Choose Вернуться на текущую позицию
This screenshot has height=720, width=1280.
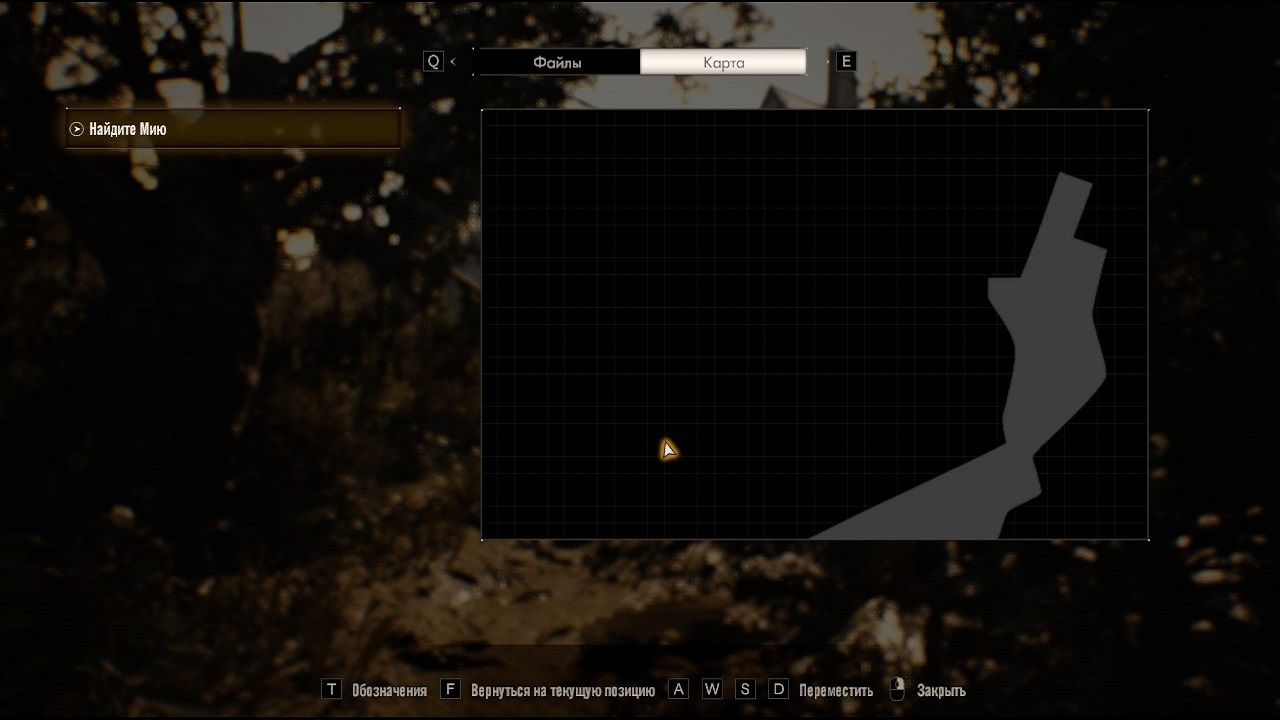[562, 690]
